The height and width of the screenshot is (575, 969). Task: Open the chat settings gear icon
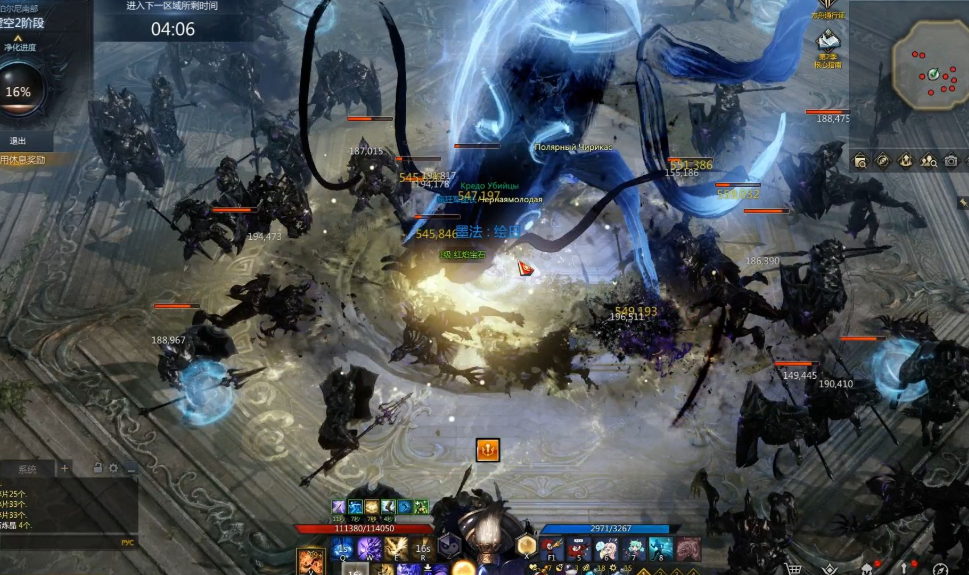click(x=114, y=468)
